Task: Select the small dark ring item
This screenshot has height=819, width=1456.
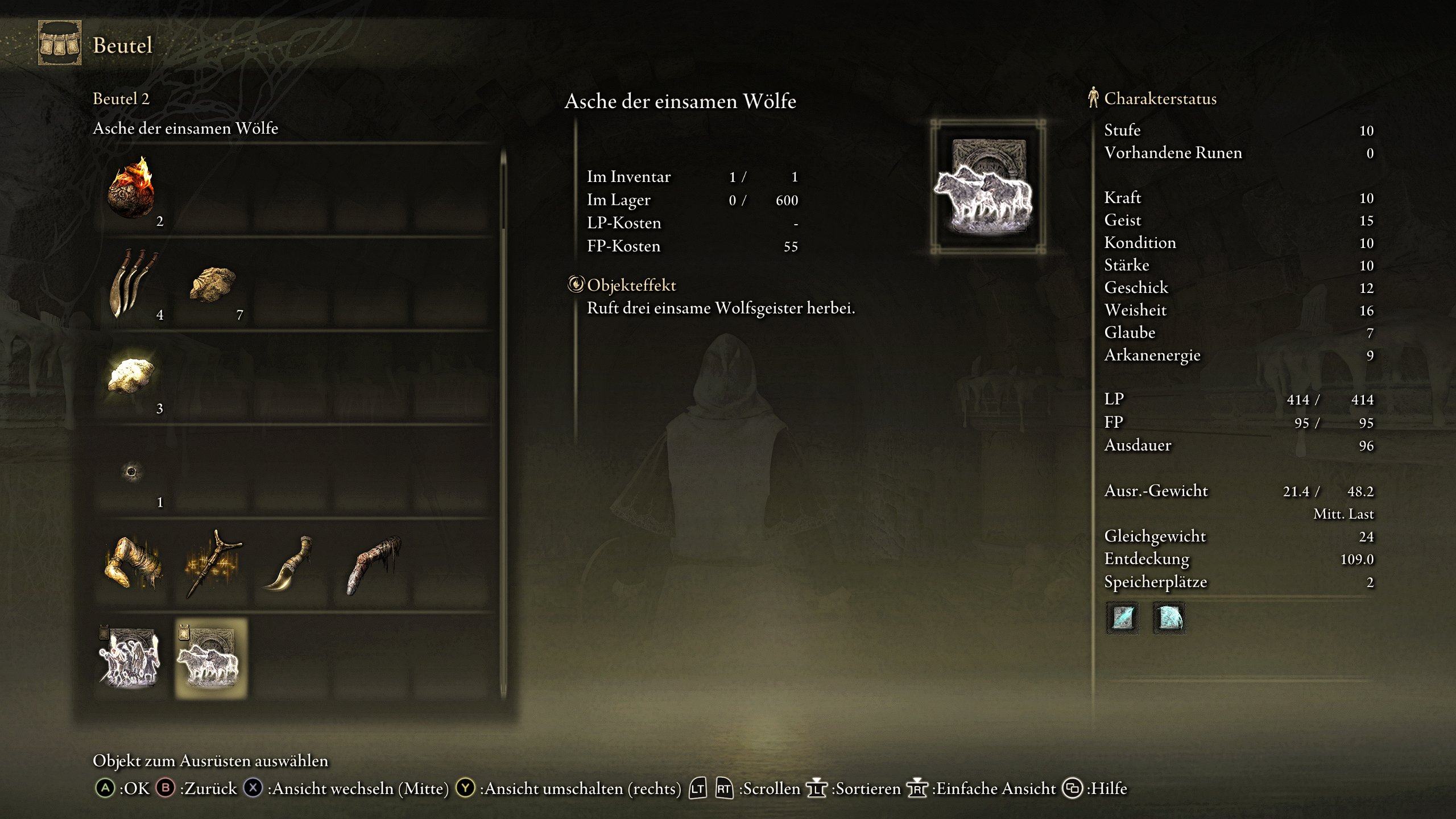Action: click(131, 471)
